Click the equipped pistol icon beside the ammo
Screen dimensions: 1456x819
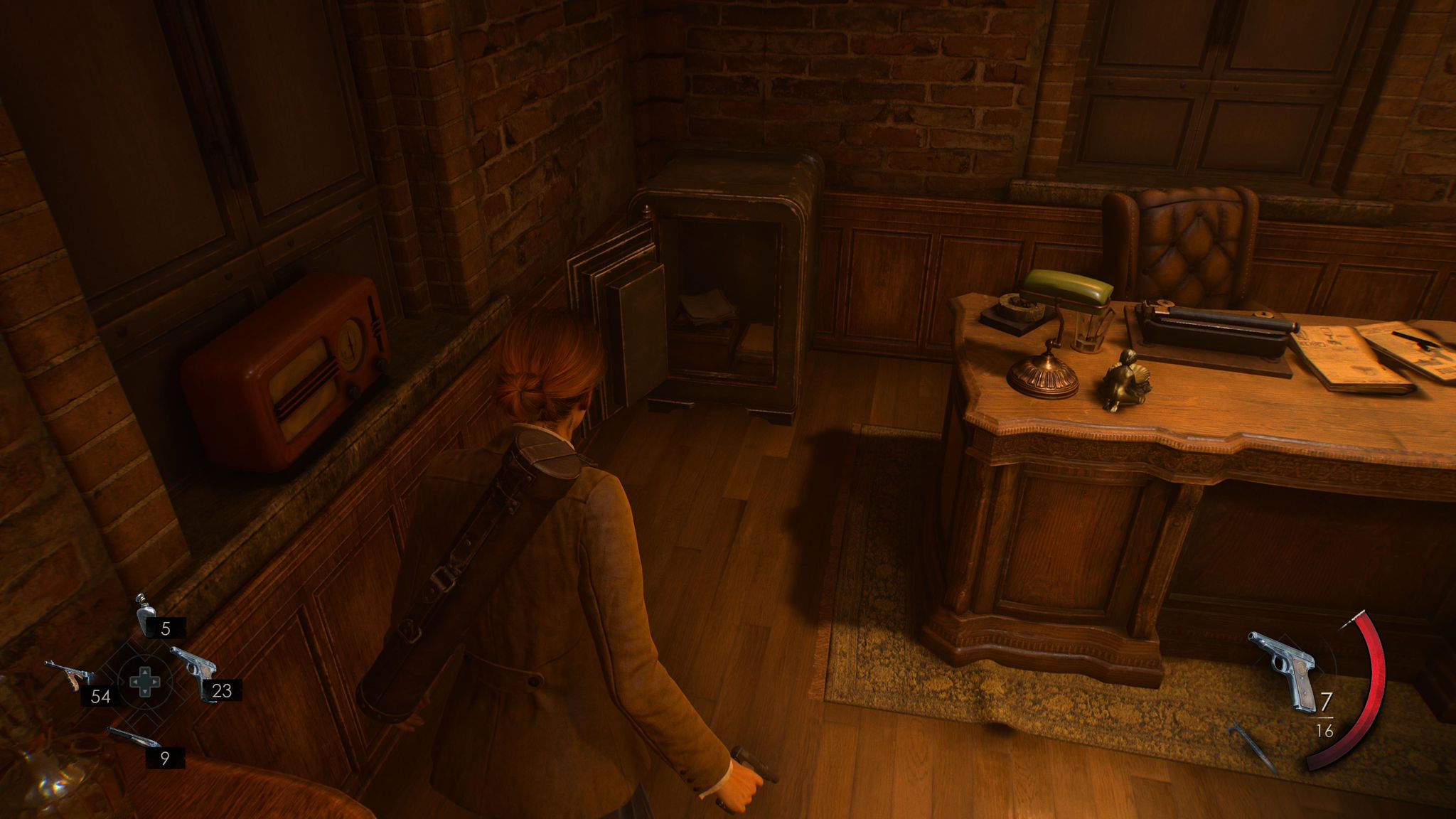1283,670
